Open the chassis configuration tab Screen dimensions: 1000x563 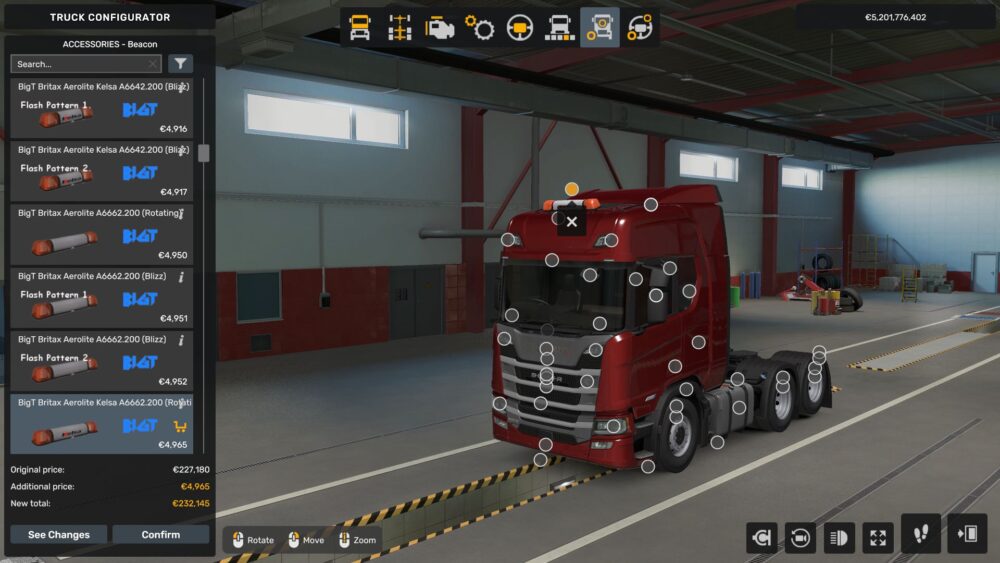pyautogui.click(x=400, y=28)
